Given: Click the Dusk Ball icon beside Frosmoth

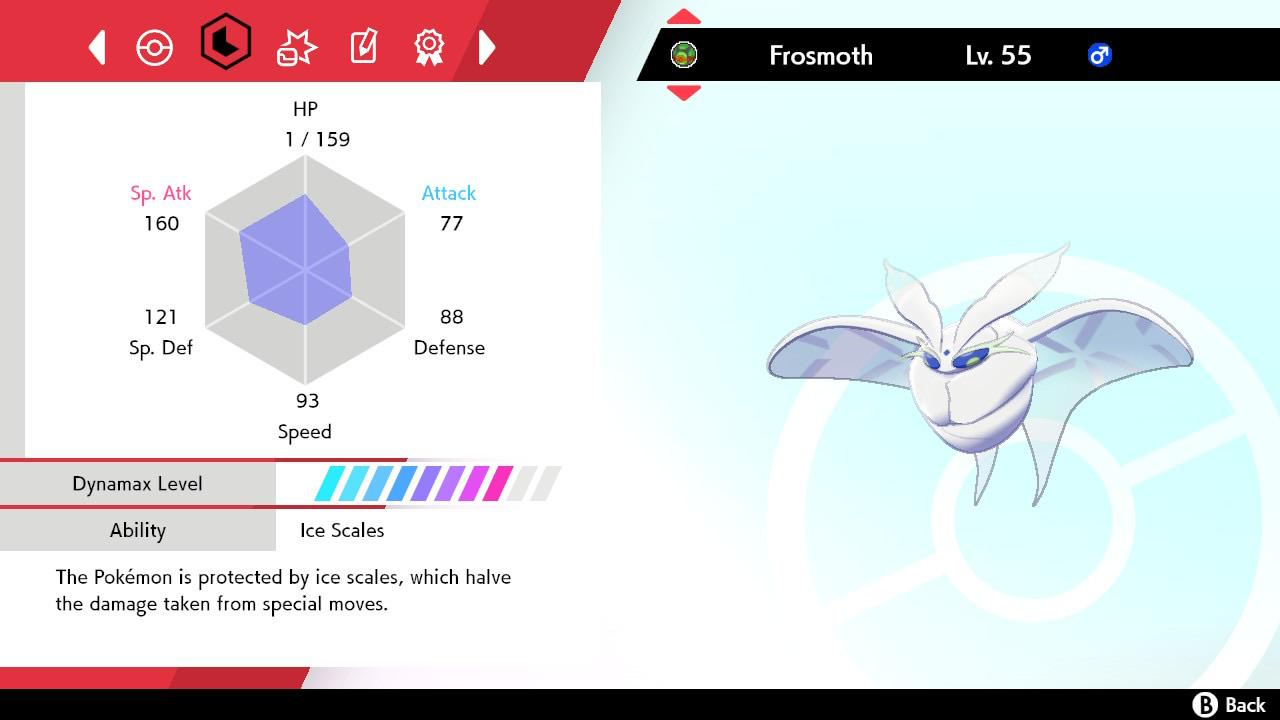Looking at the screenshot, I should click(x=684, y=56).
